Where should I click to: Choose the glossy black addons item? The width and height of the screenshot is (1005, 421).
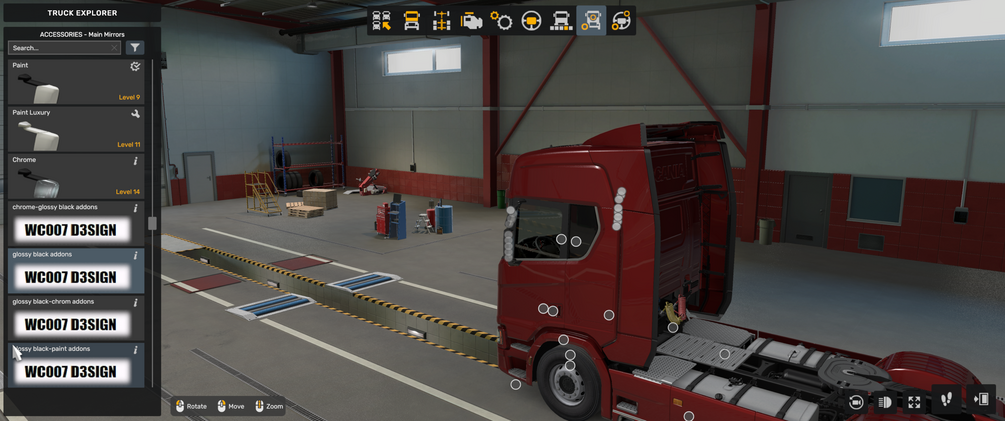tap(75, 271)
